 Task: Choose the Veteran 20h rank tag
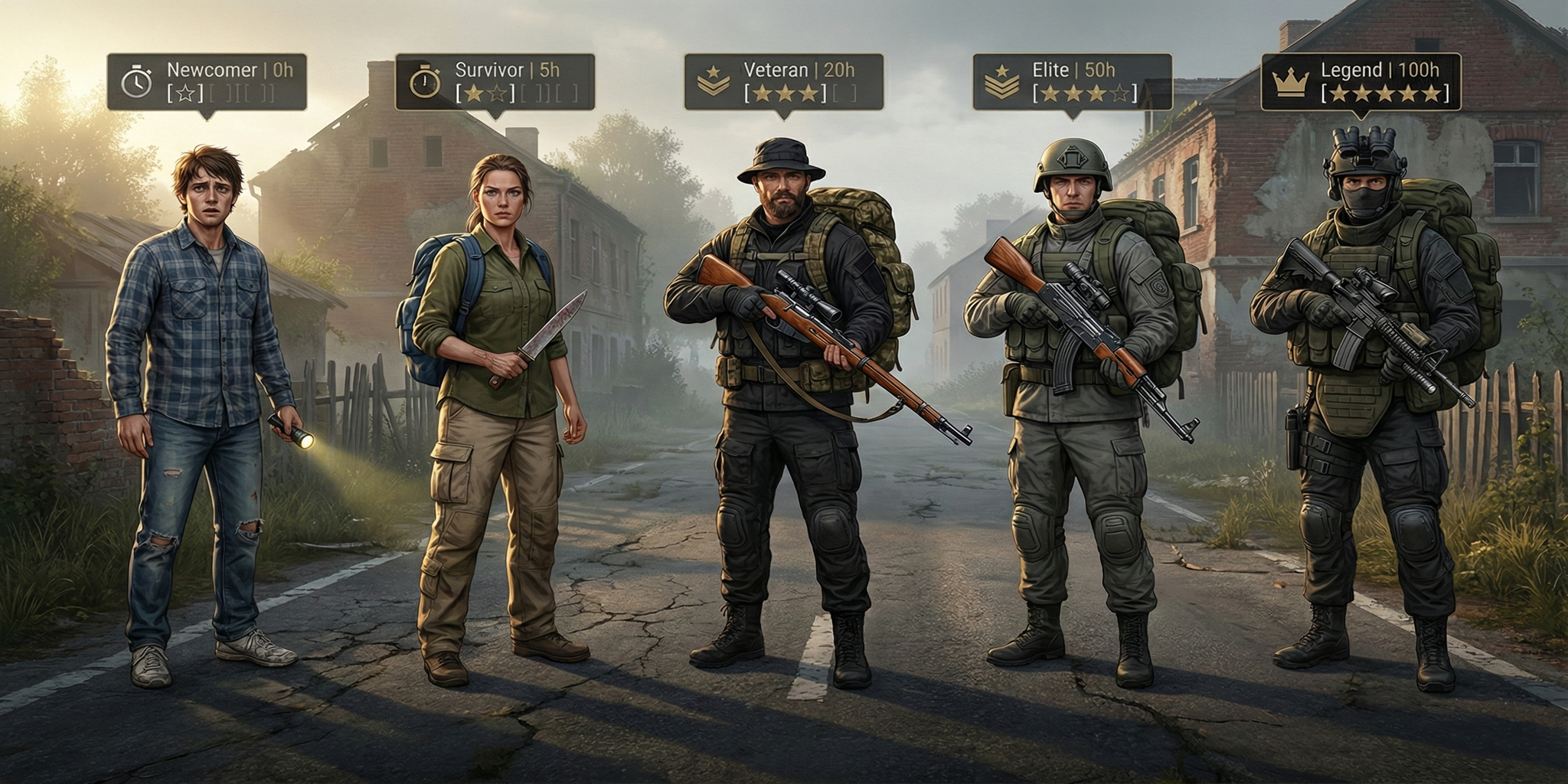pos(783,81)
